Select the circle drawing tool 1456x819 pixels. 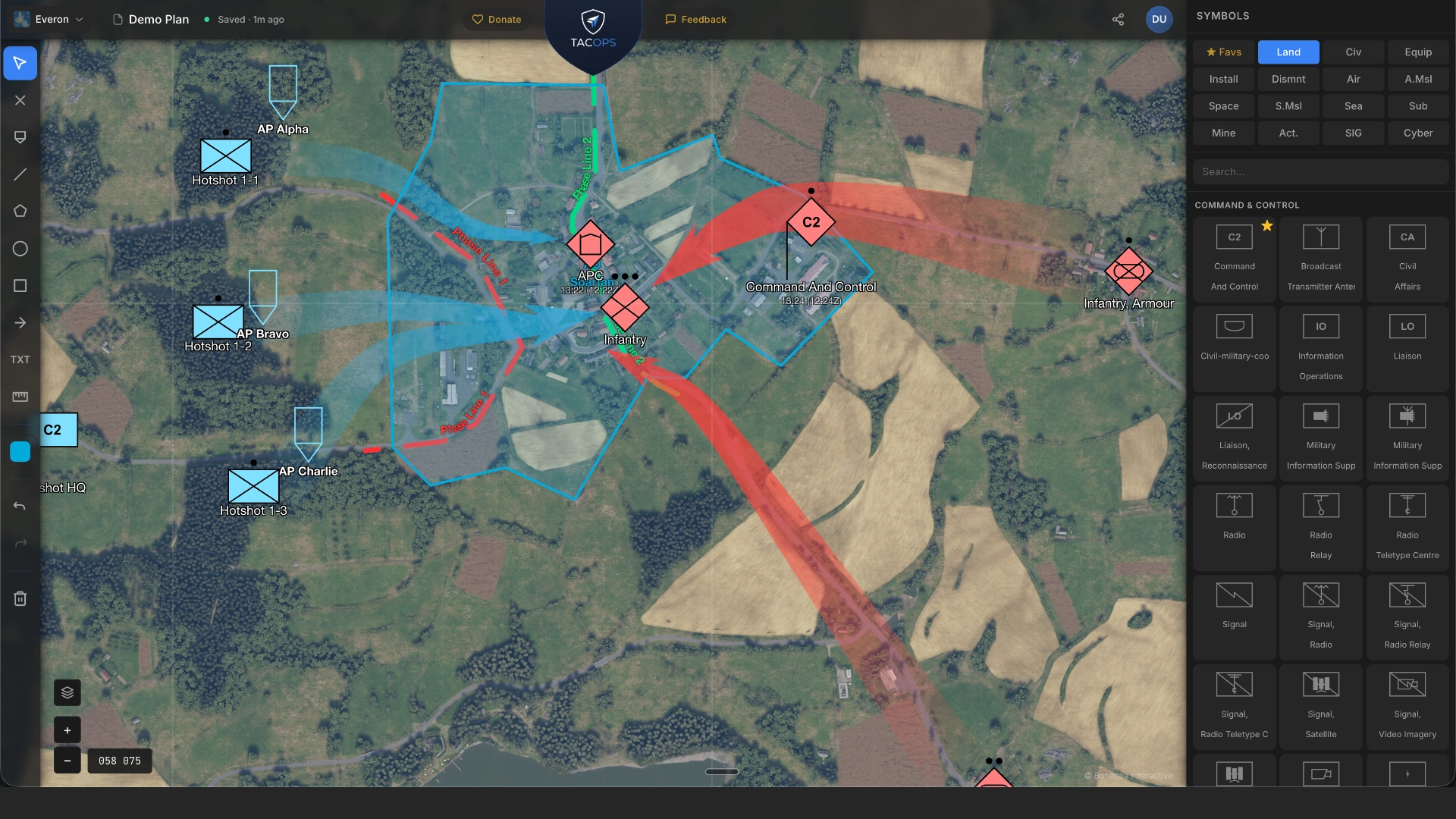click(x=20, y=249)
